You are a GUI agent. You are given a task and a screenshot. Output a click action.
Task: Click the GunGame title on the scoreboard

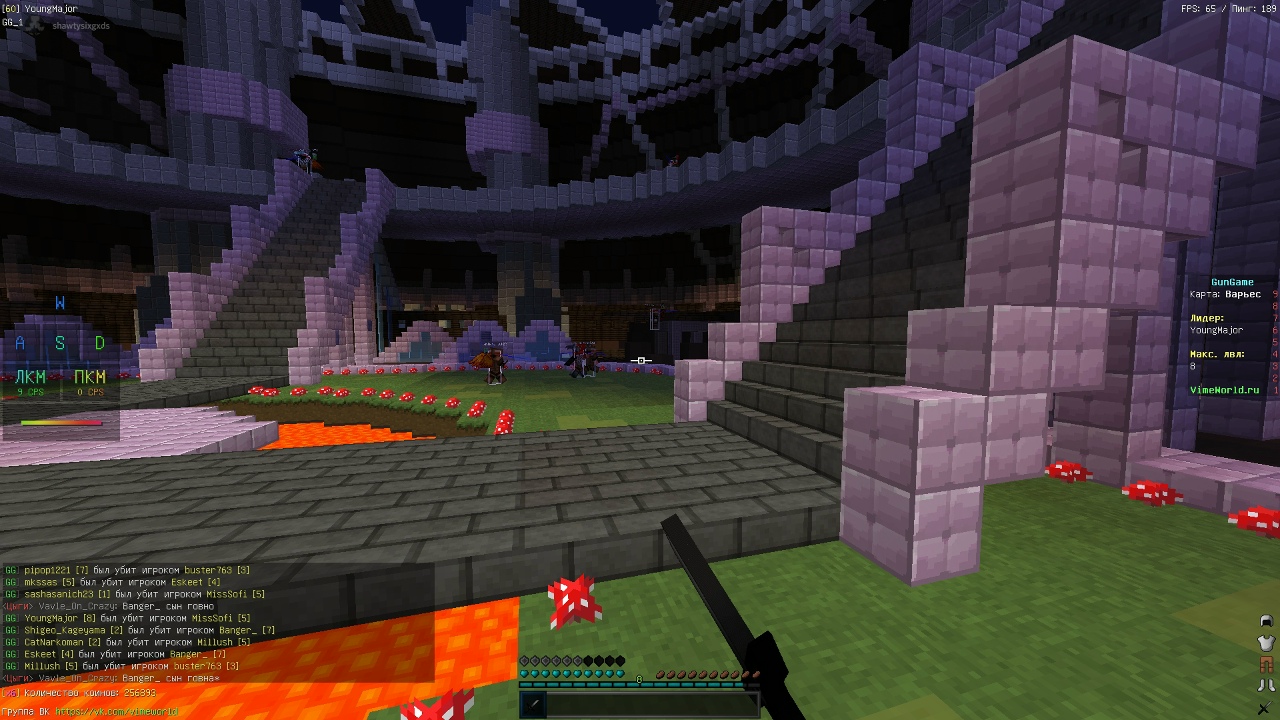pos(1232,282)
